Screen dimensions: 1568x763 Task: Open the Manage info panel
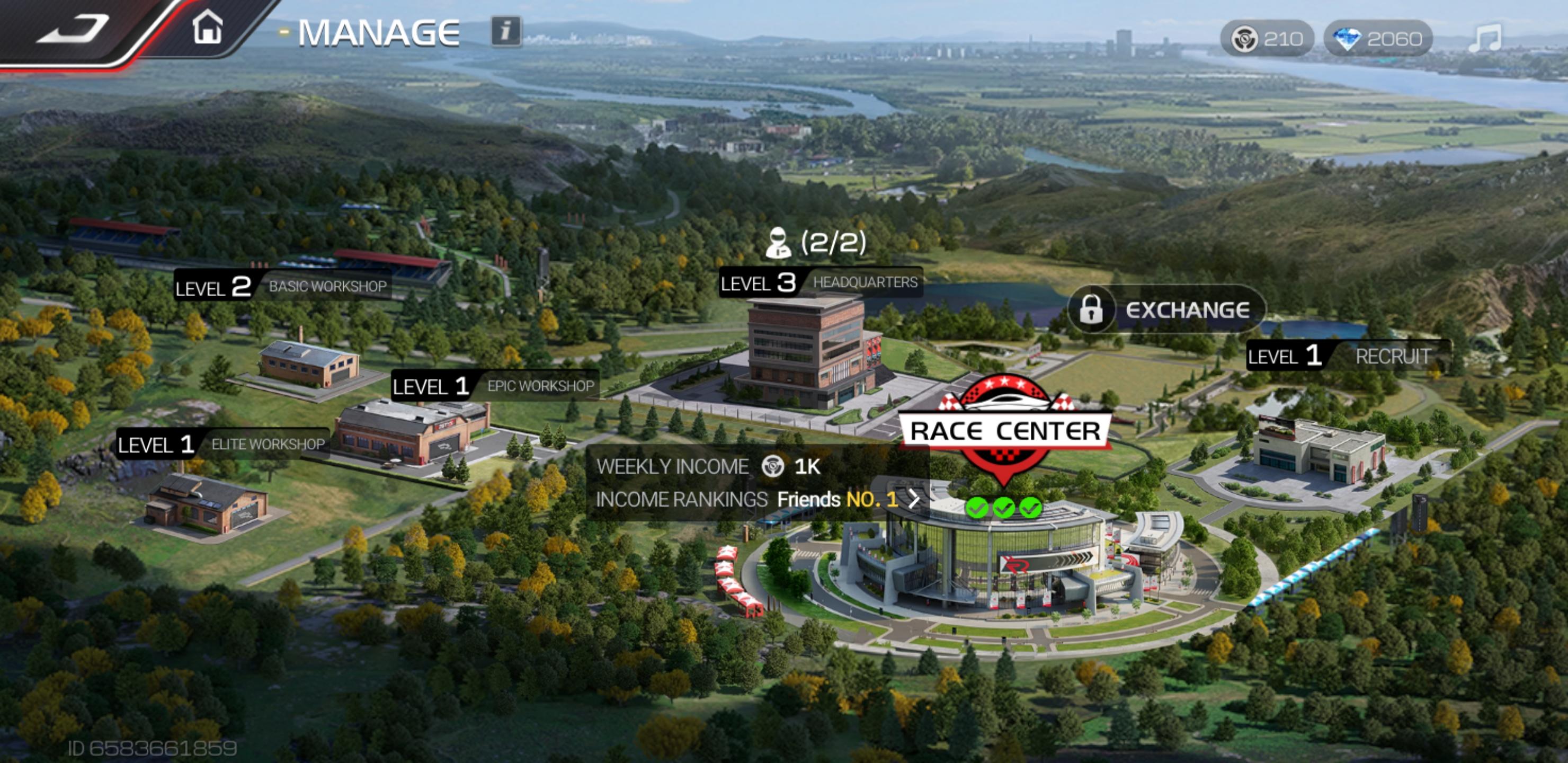506,31
